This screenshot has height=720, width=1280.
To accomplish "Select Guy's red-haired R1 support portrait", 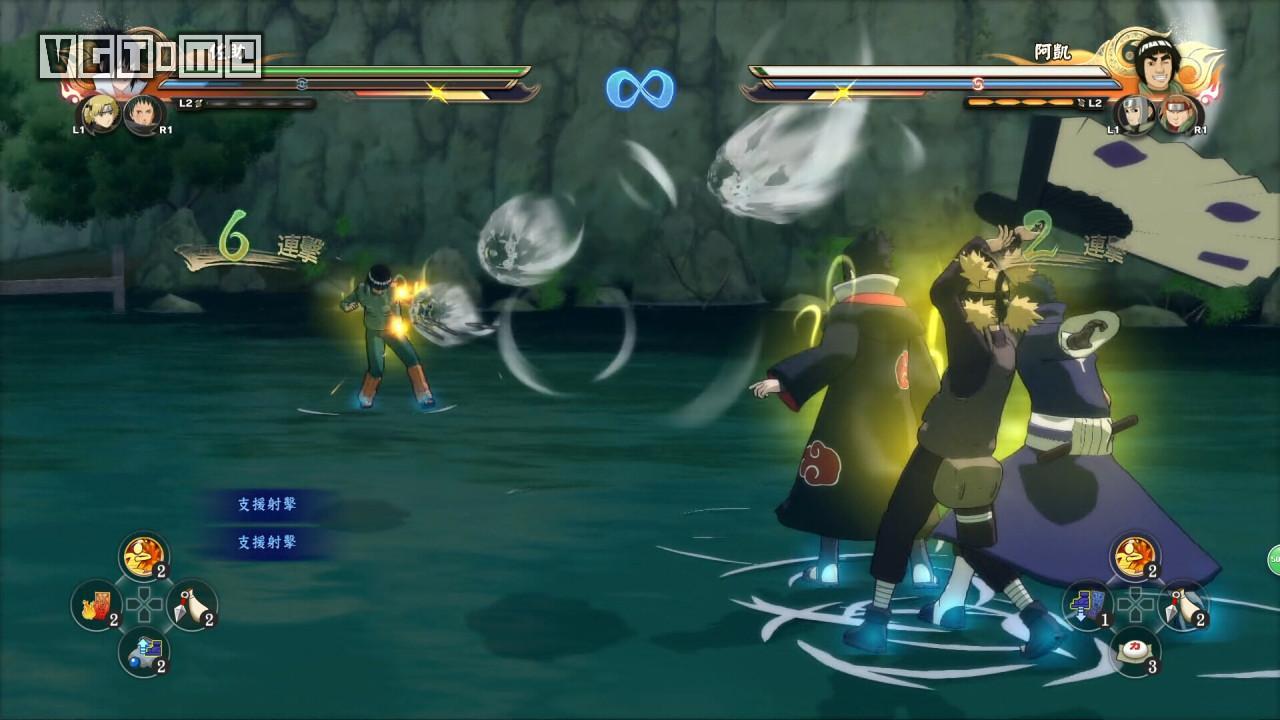I will click(x=1179, y=114).
